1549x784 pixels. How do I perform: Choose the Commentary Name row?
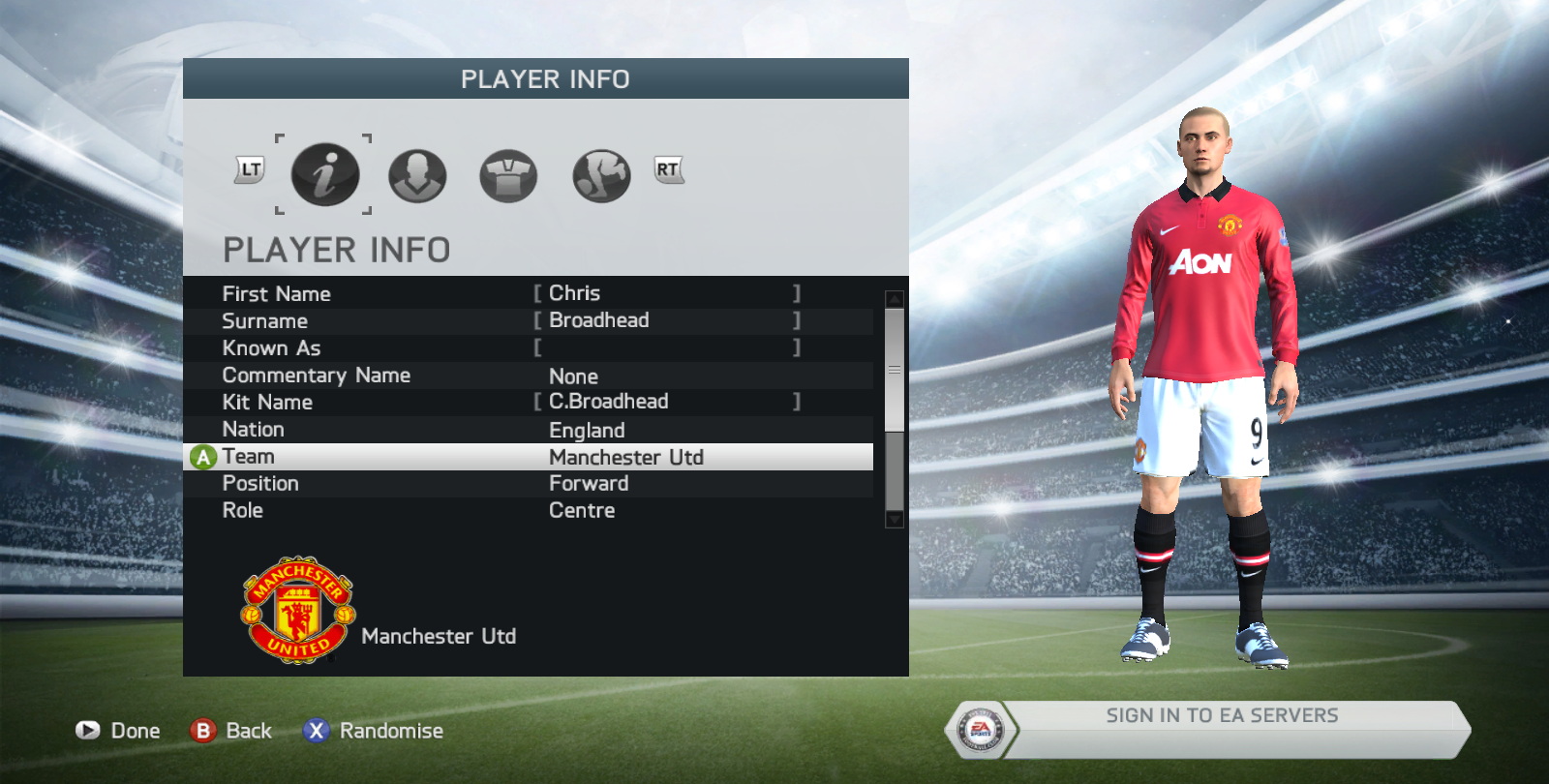pos(528,376)
